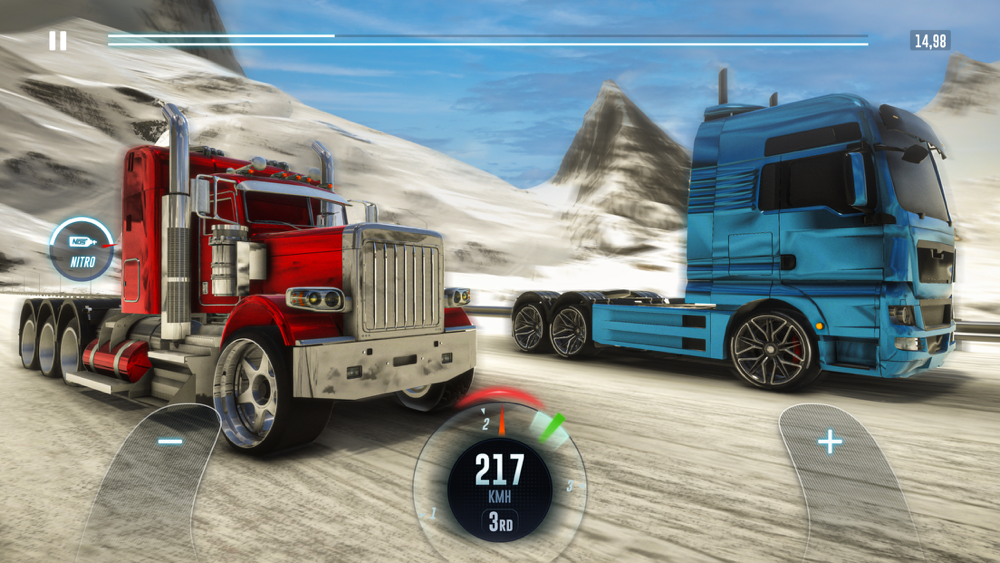This screenshot has height=563, width=1000.
Task: Shift up with the plus pedal
Action: click(x=829, y=442)
